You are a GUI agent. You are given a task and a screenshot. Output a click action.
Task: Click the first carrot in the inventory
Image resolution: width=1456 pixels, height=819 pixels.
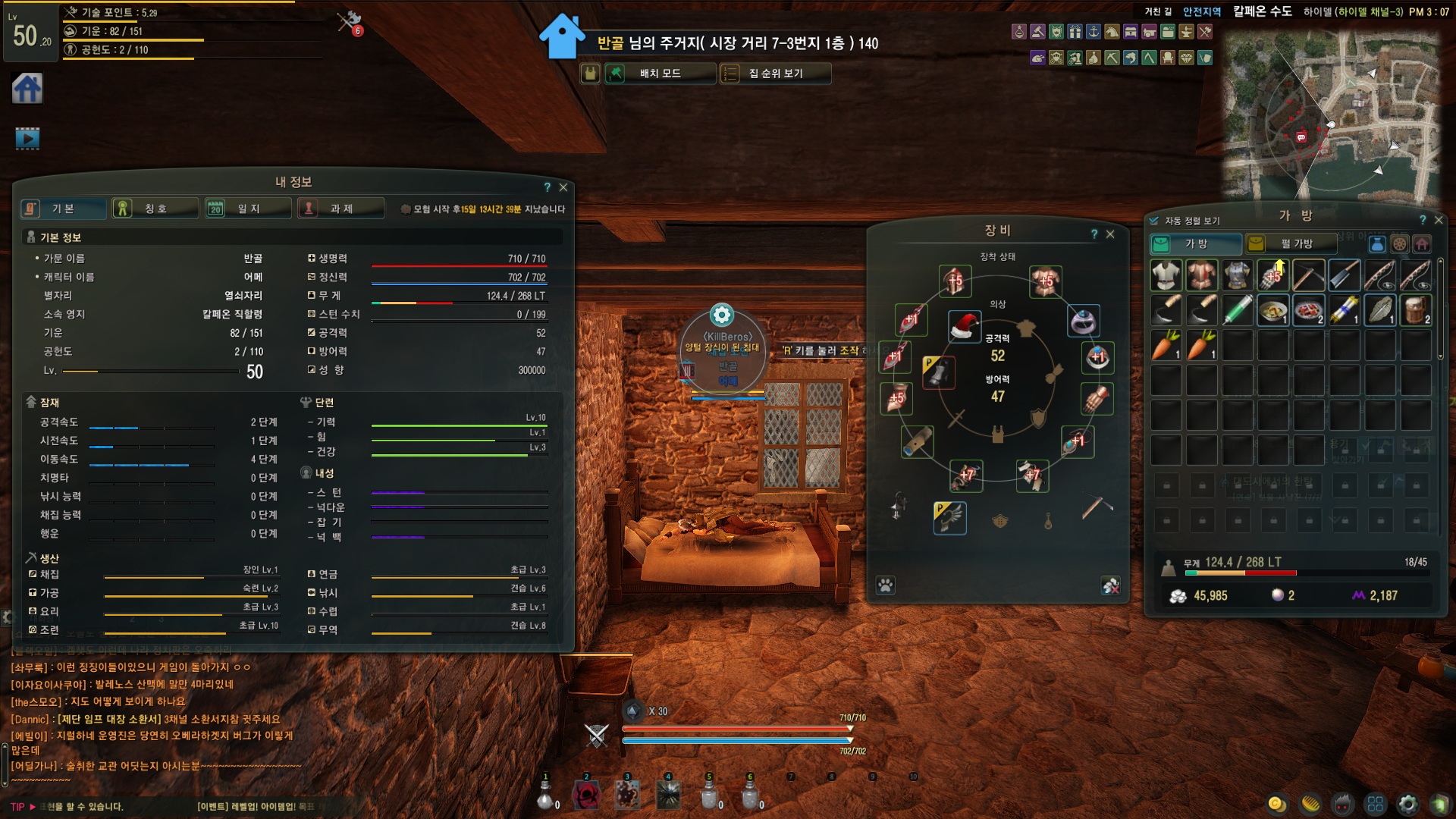click(1166, 345)
